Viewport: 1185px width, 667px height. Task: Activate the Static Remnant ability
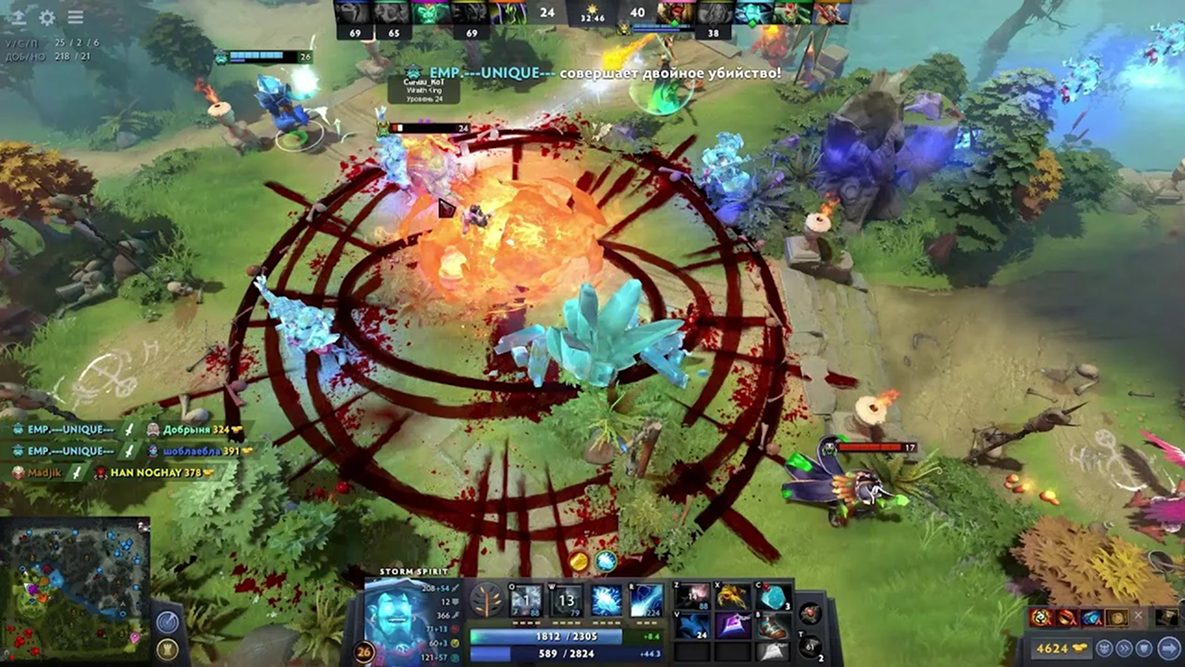point(526,600)
